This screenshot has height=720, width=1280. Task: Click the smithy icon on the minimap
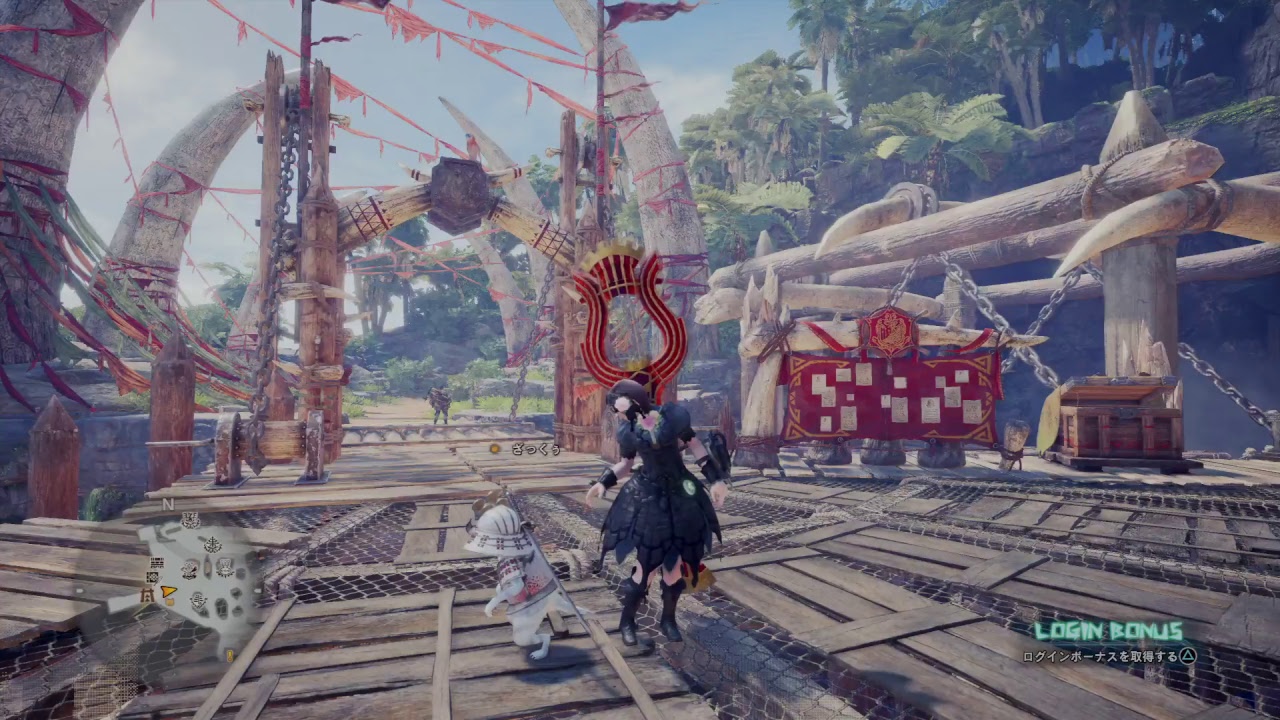click(x=190, y=569)
